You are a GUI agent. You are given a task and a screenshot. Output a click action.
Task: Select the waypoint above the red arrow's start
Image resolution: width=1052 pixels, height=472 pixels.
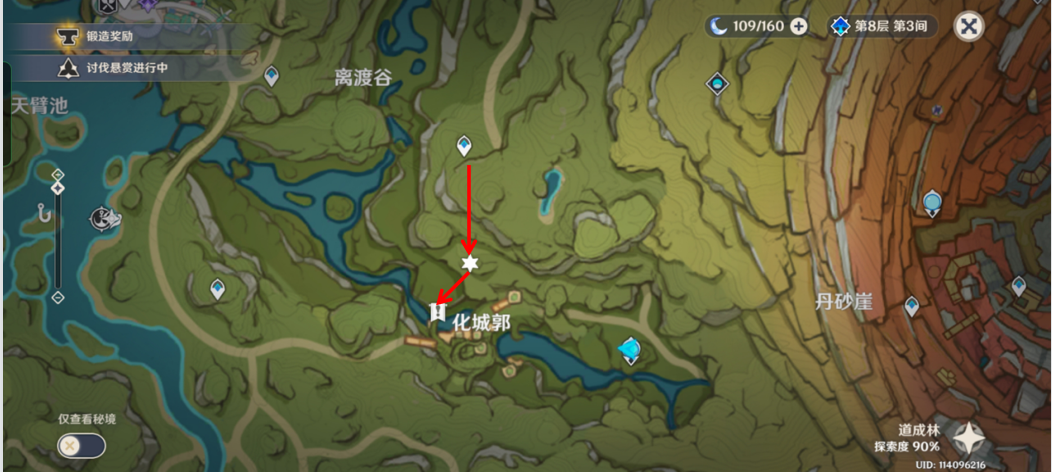(x=464, y=146)
